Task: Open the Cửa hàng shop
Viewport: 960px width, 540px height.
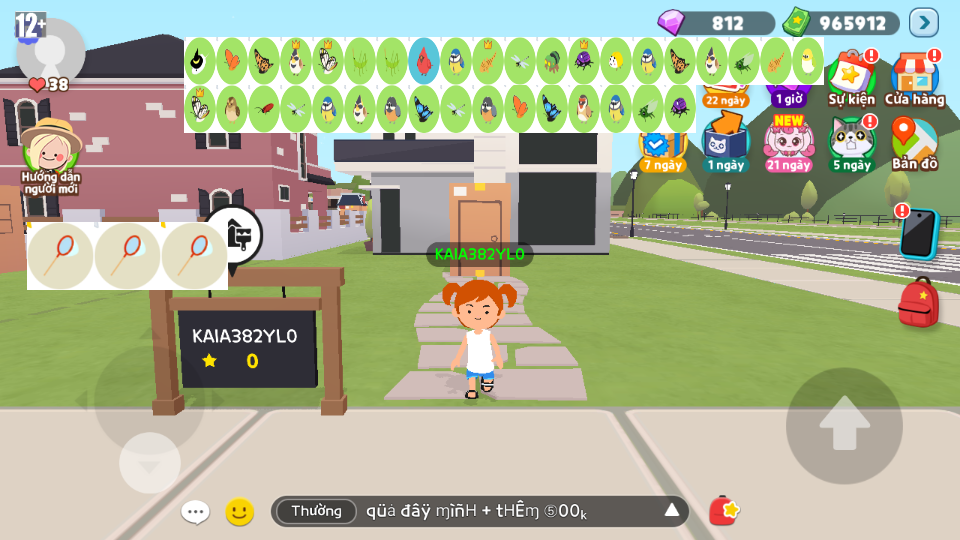Action: tap(914, 78)
